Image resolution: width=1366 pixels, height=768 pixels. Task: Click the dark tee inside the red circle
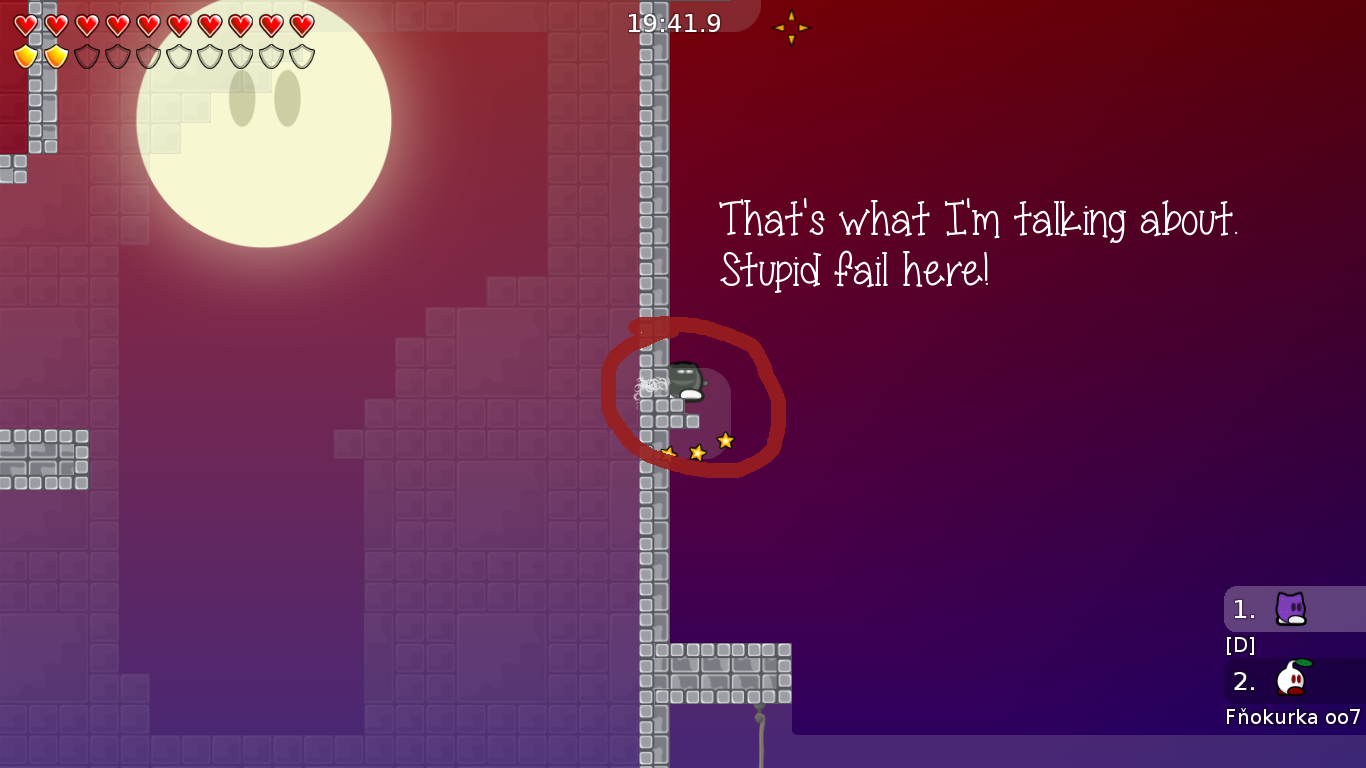point(685,378)
